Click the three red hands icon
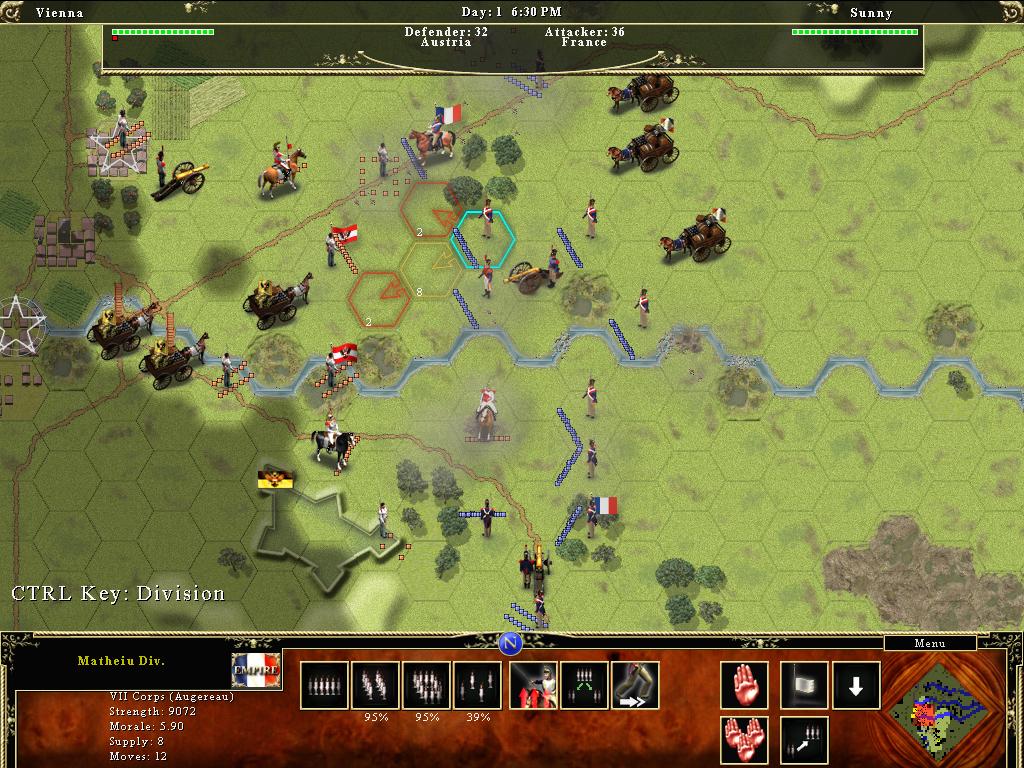Screen dimensions: 1024x768 pyautogui.click(x=744, y=740)
